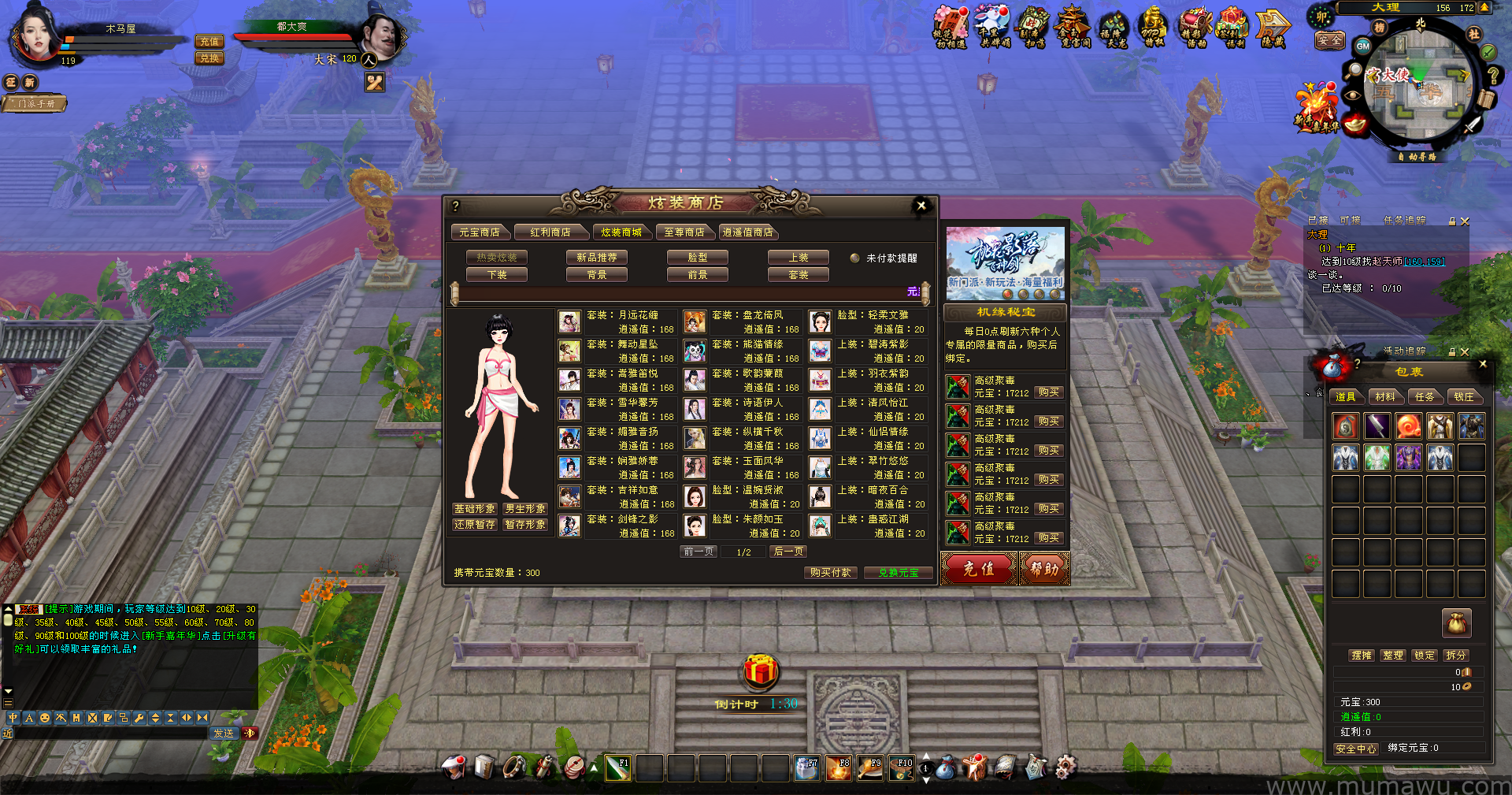Filter shop by 新品推荐

[597, 258]
